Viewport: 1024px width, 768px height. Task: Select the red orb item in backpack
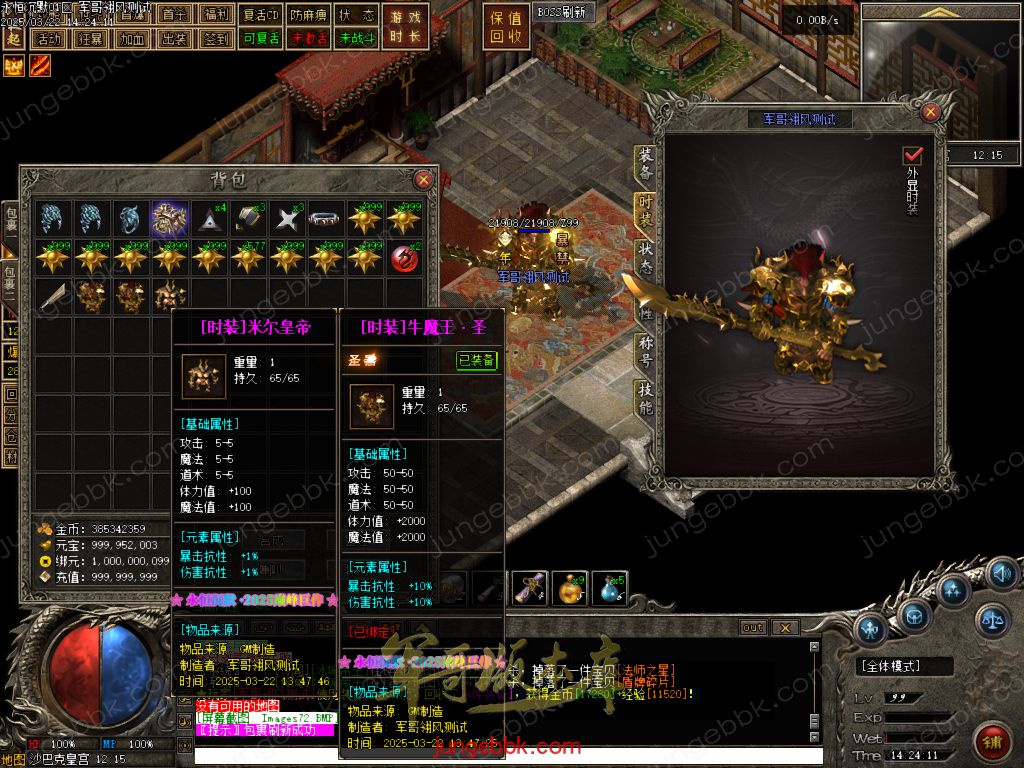pyautogui.click(x=404, y=256)
